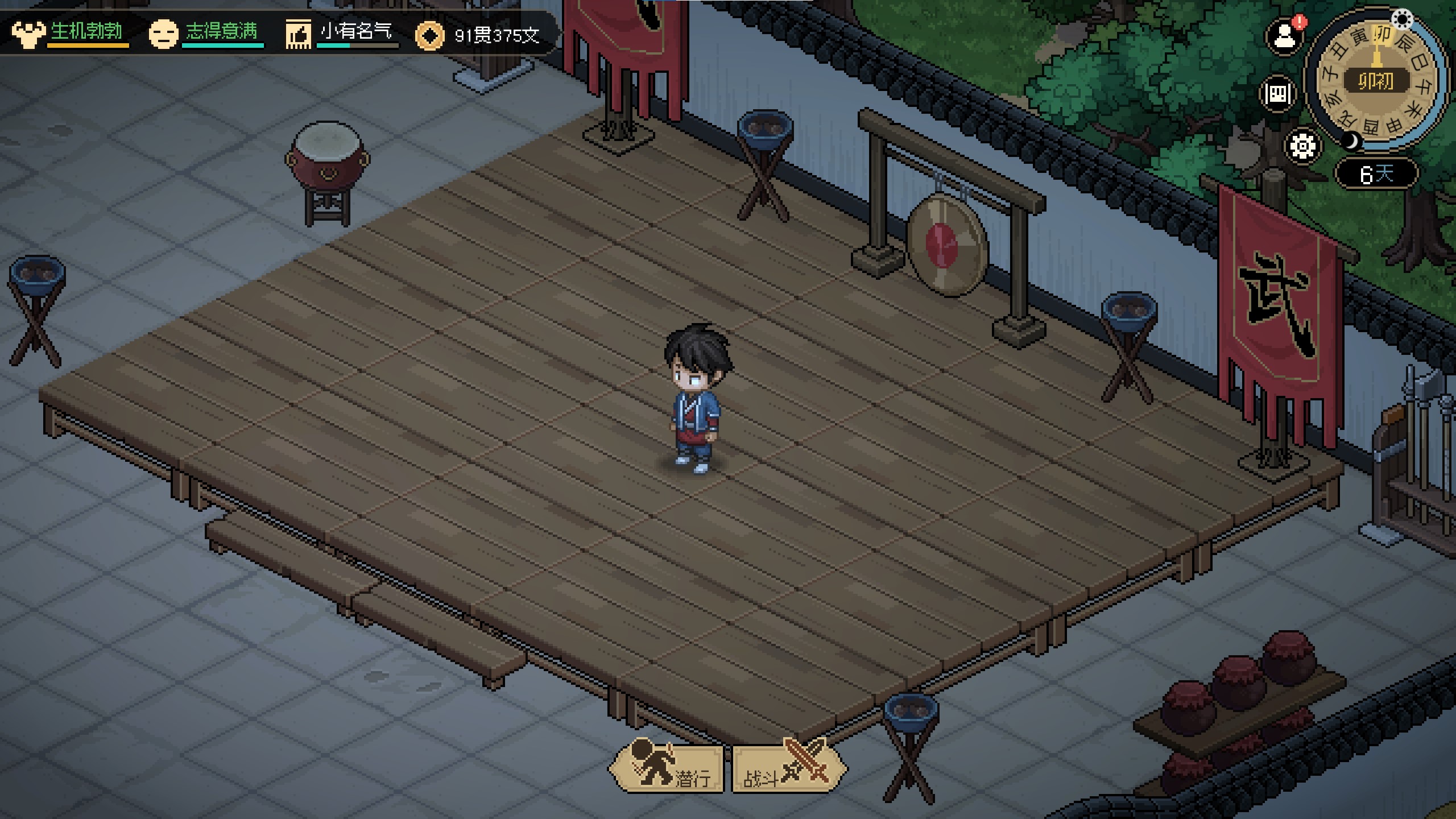Viewport: 1456px width, 819px height.
Task: Click the 志得意满 mood status
Action: [x=206, y=33]
